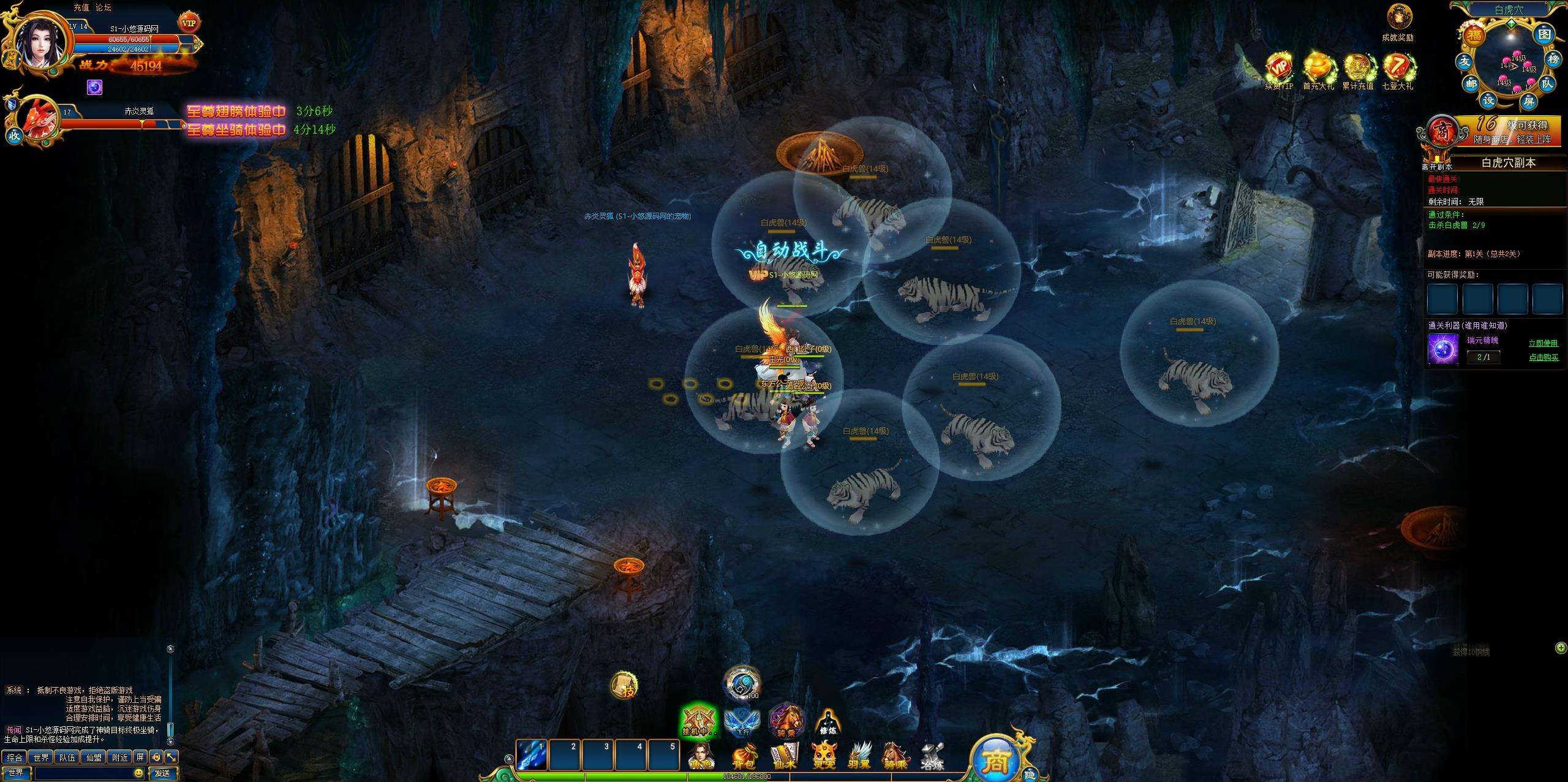Image resolution: width=1568 pixels, height=782 pixels.
Task: Leave the dungeon via 离开副本
Action: point(1437,166)
